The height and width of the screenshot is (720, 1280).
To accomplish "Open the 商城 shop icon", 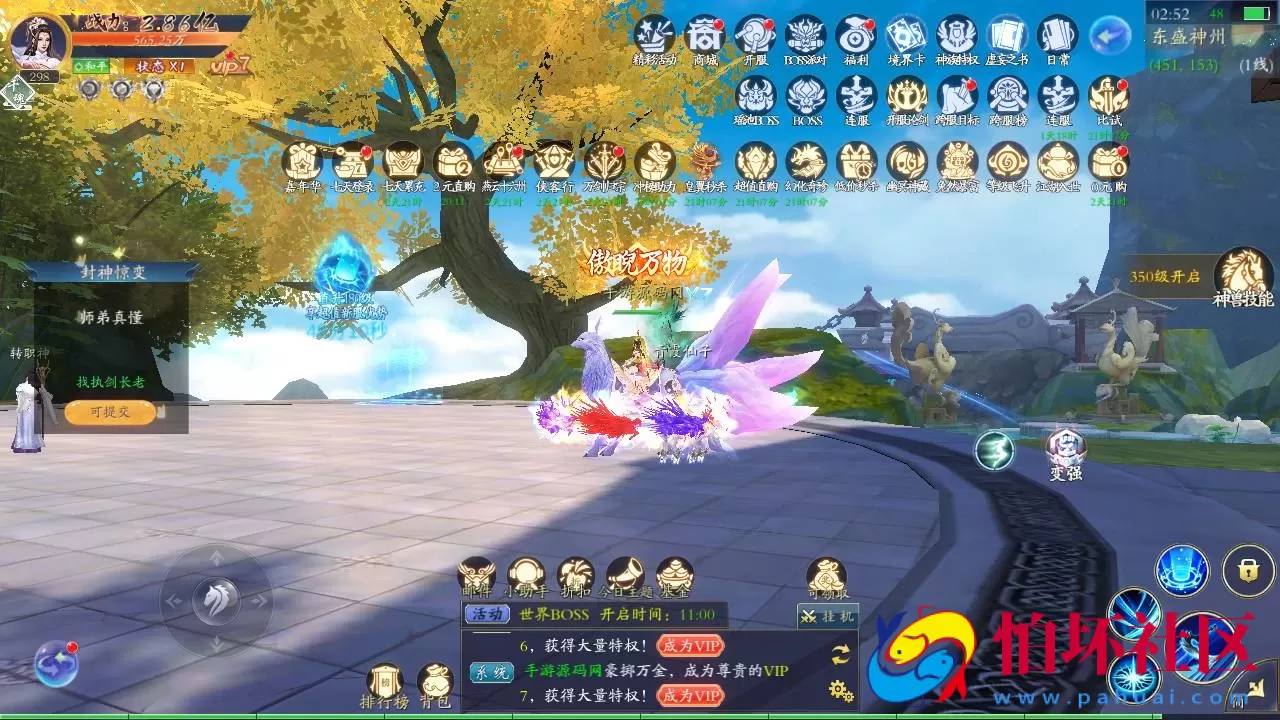I will click(x=705, y=37).
